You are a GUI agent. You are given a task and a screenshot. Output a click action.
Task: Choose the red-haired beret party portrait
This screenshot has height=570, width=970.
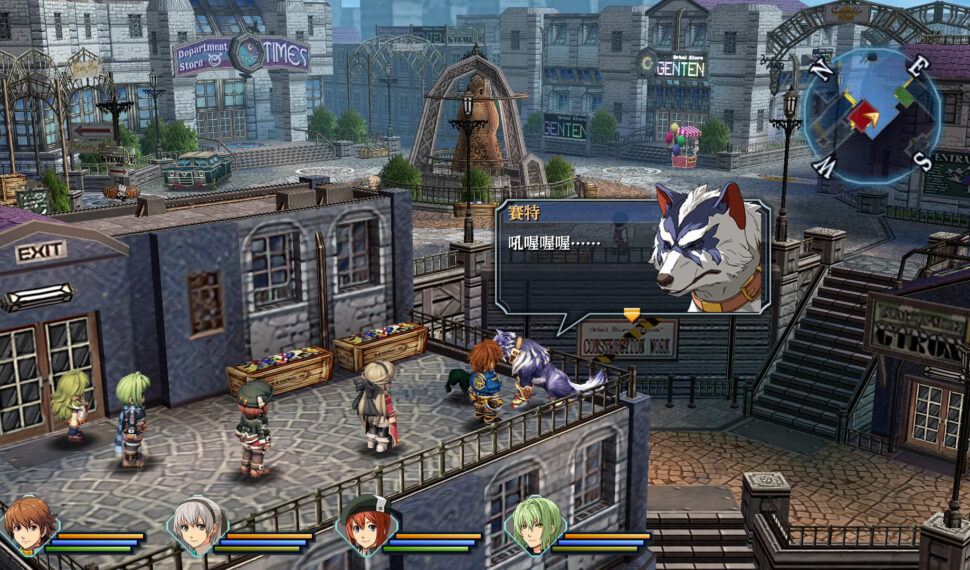[364, 525]
